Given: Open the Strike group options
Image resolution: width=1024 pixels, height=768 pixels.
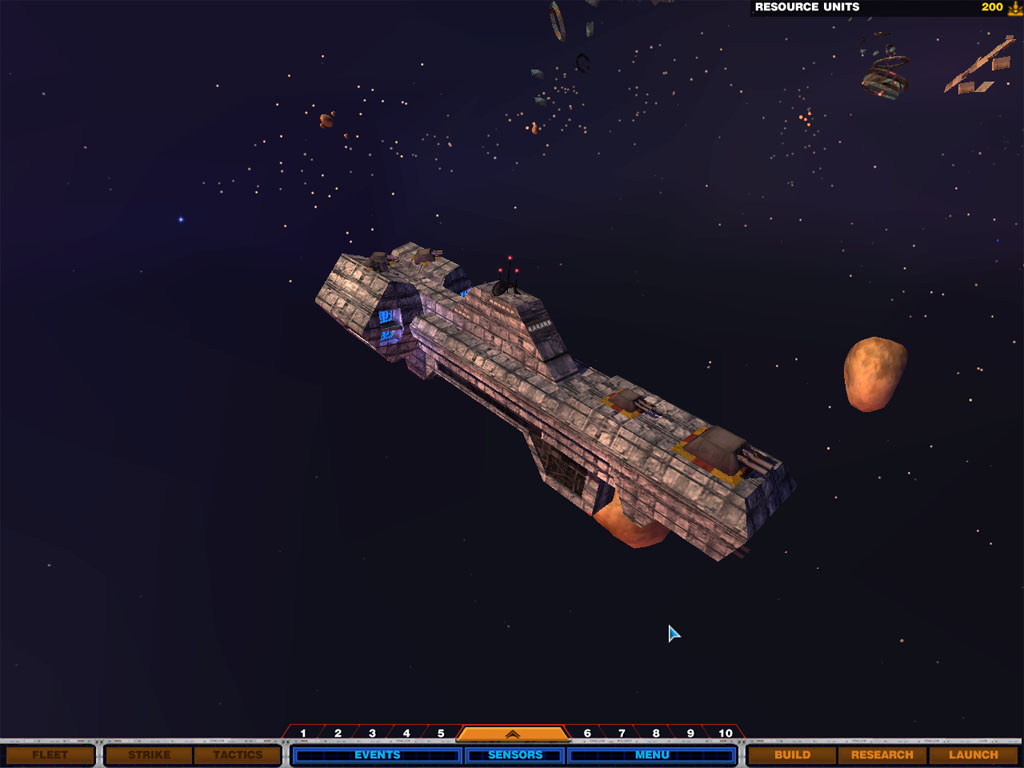Looking at the screenshot, I should point(149,755).
